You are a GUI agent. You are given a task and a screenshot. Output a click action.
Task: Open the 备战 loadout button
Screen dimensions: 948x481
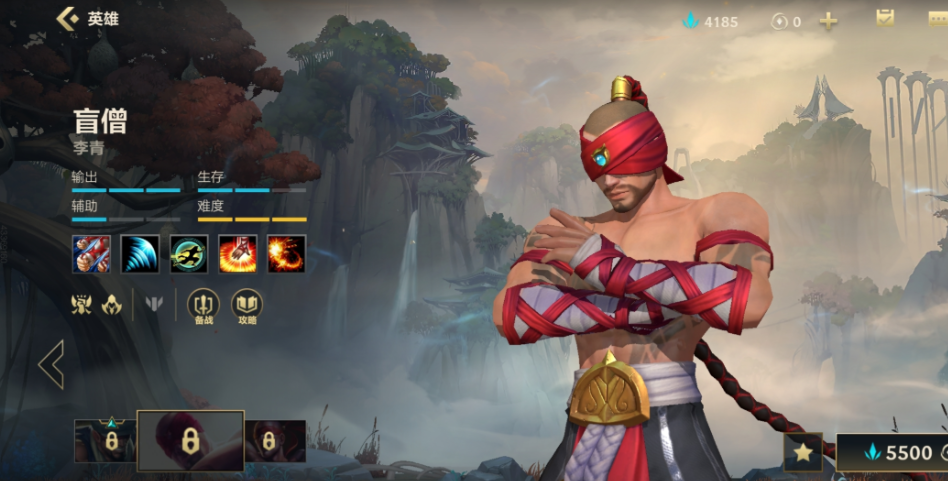coord(204,304)
